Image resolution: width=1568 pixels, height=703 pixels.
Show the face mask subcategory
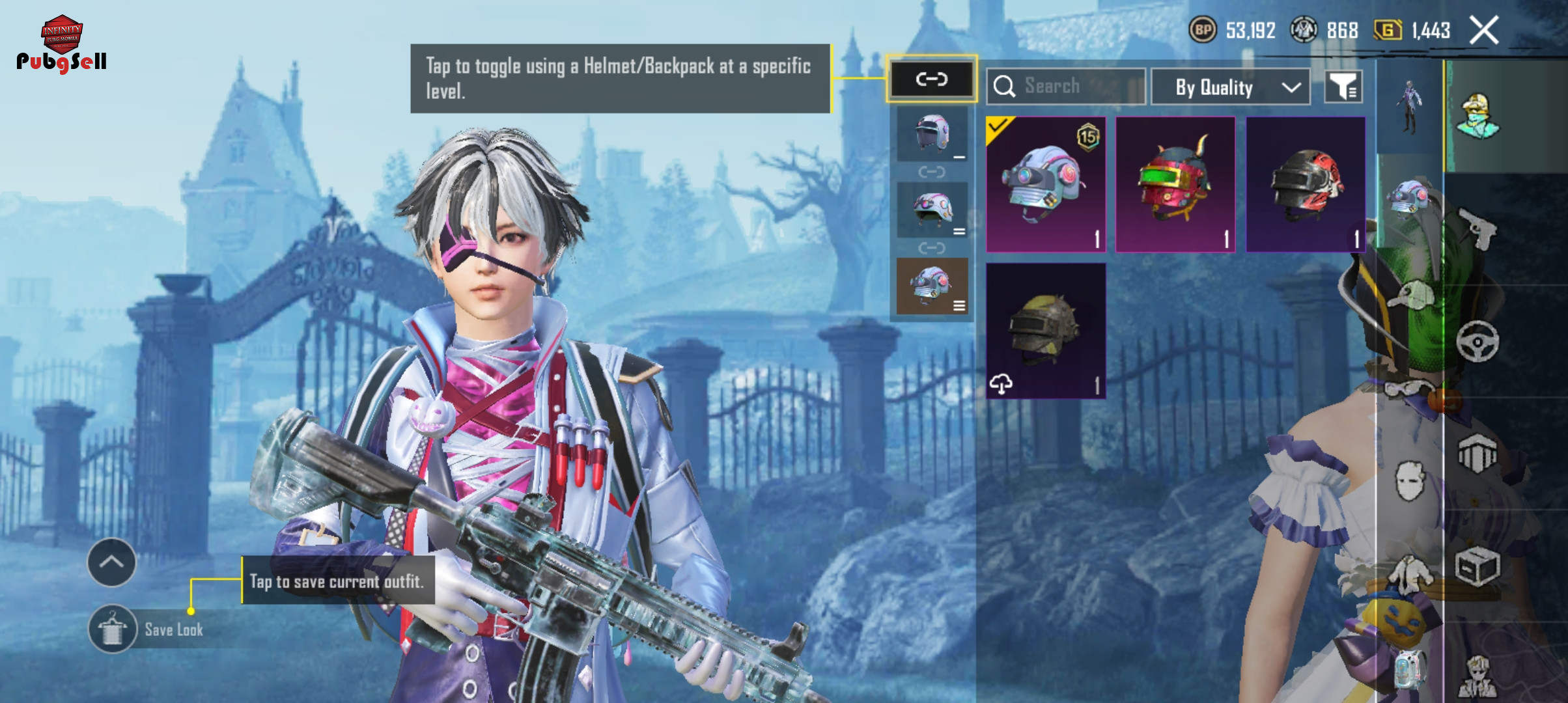1410,480
